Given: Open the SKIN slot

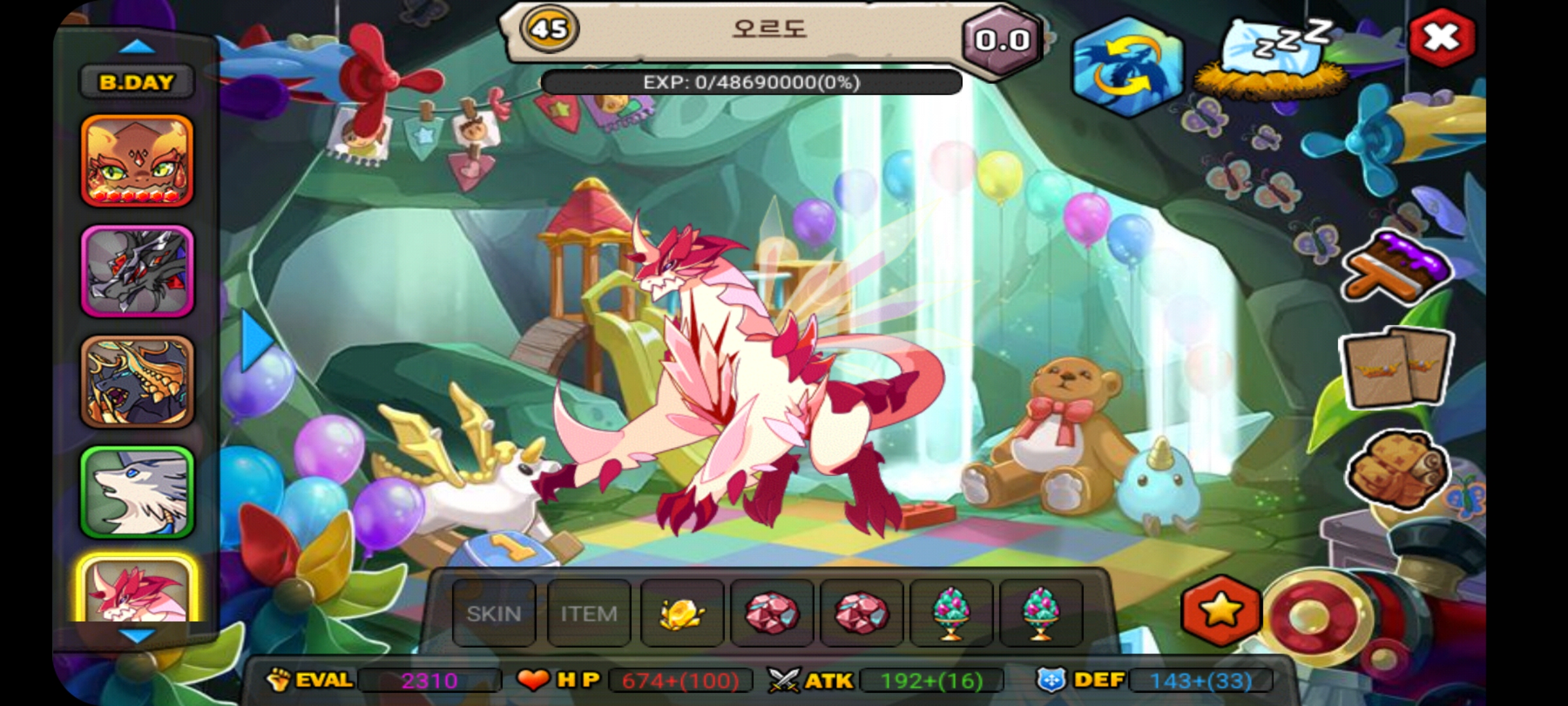Looking at the screenshot, I should (x=494, y=613).
